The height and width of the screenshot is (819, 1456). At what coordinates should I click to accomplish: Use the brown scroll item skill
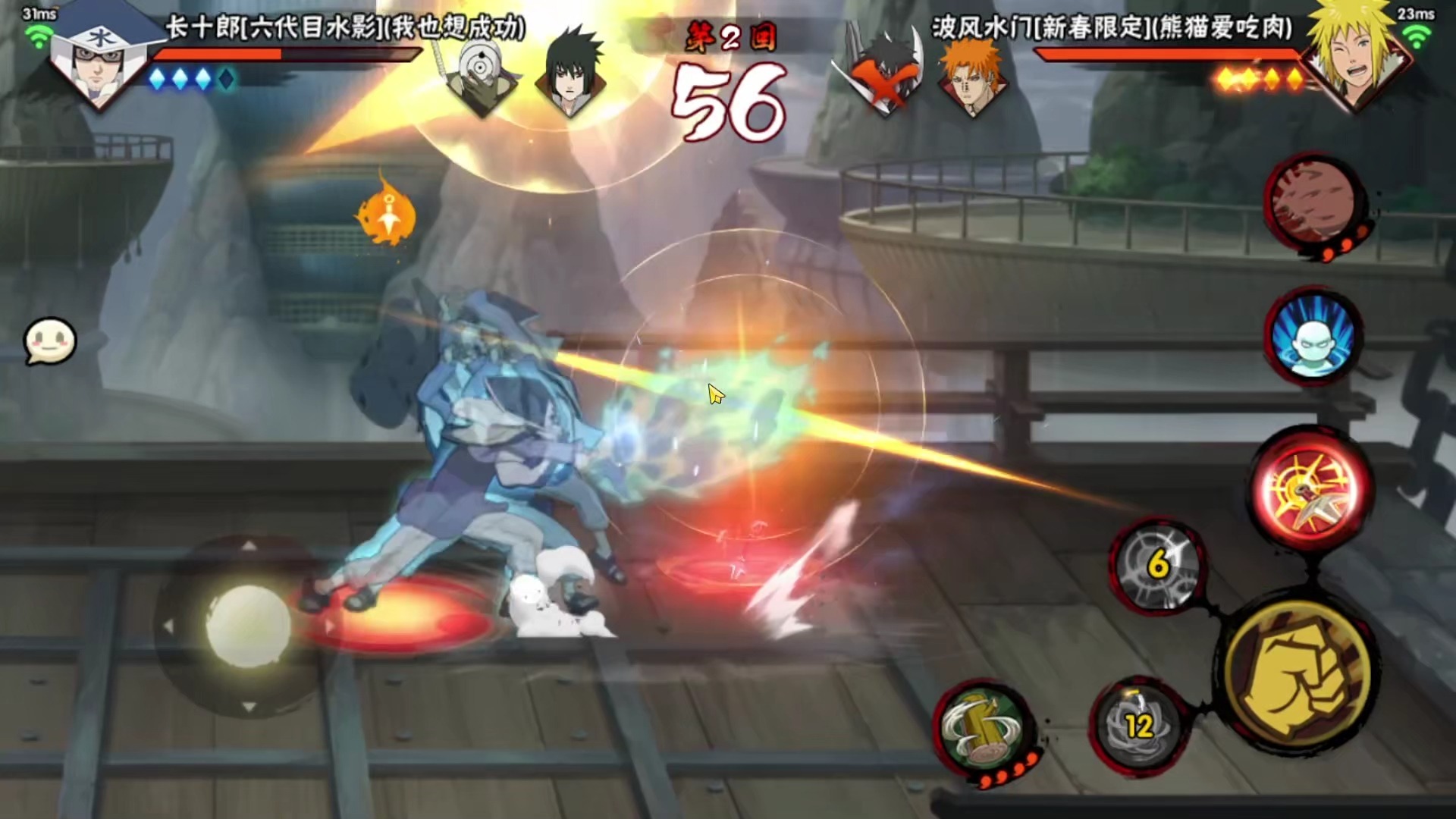point(1314,202)
